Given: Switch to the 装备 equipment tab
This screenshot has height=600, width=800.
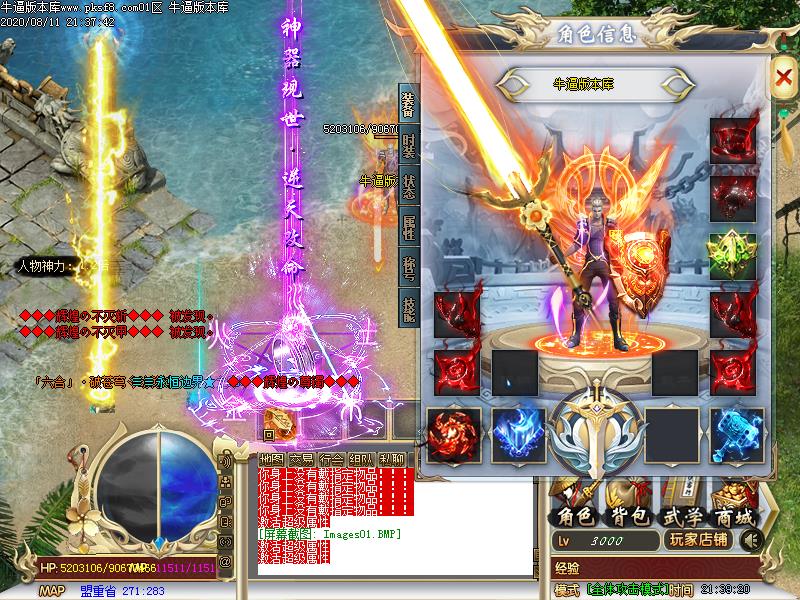Looking at the screenshot, I should [409, 106].
